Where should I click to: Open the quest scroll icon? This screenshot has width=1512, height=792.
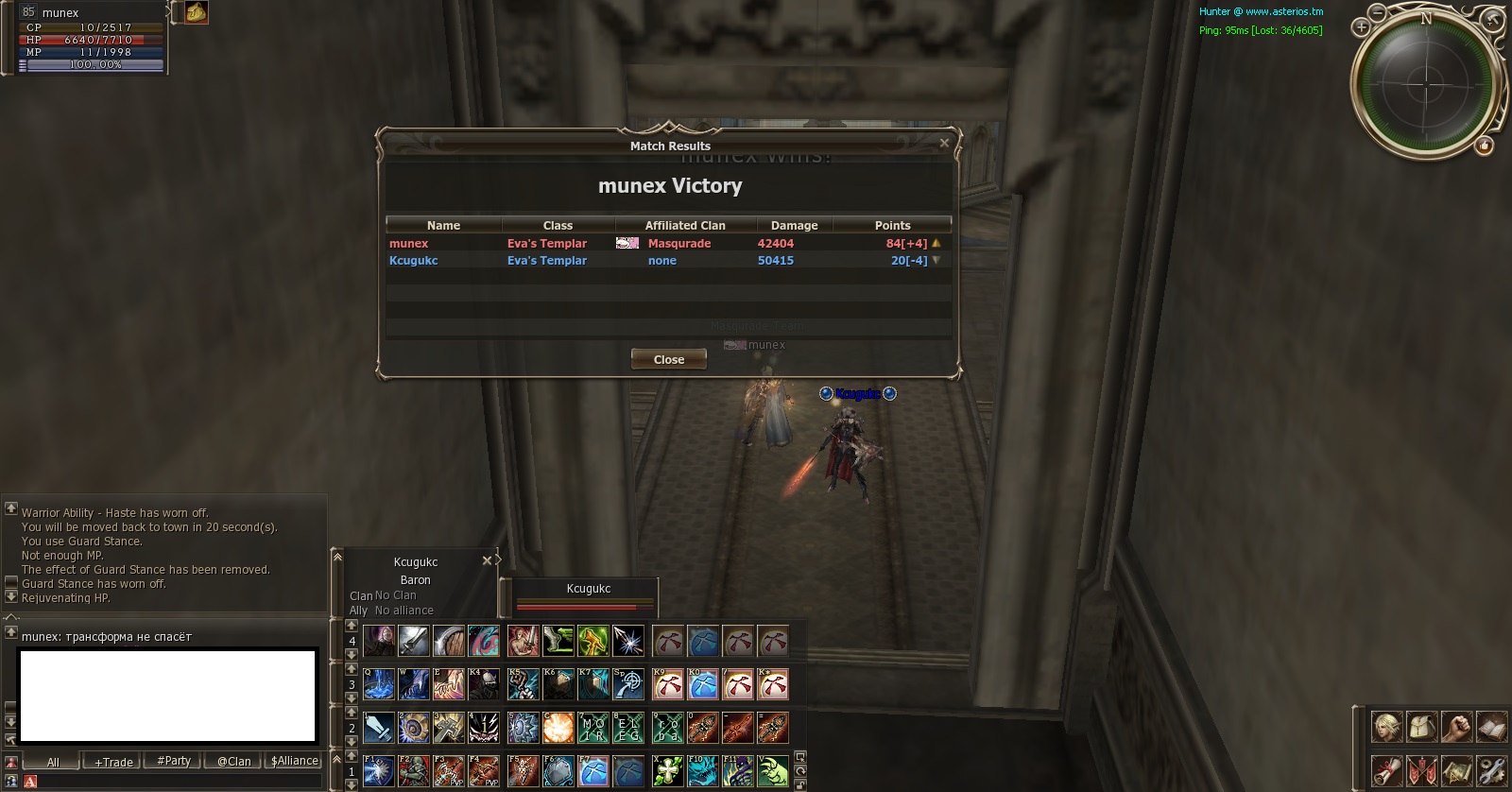(1386, 770)
